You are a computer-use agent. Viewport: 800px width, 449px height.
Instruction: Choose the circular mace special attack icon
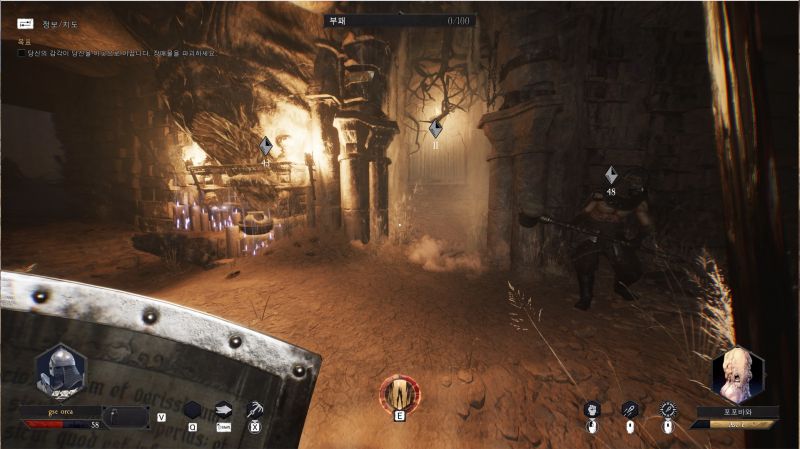[668, 409]
